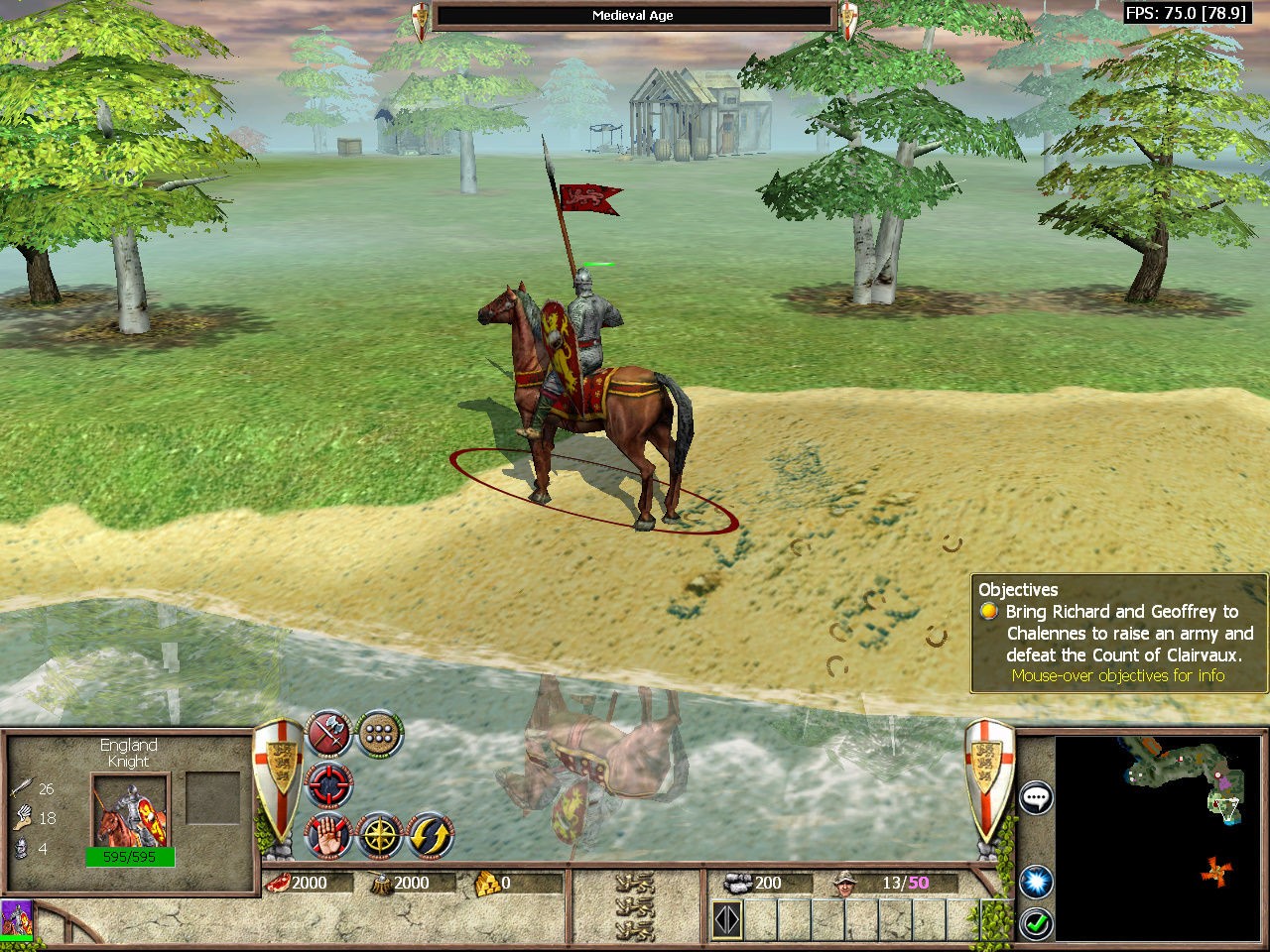The height and width of the screenshot is (952, 1270).
Task: Select the England Knight portrait
Action: click(131, 811)
